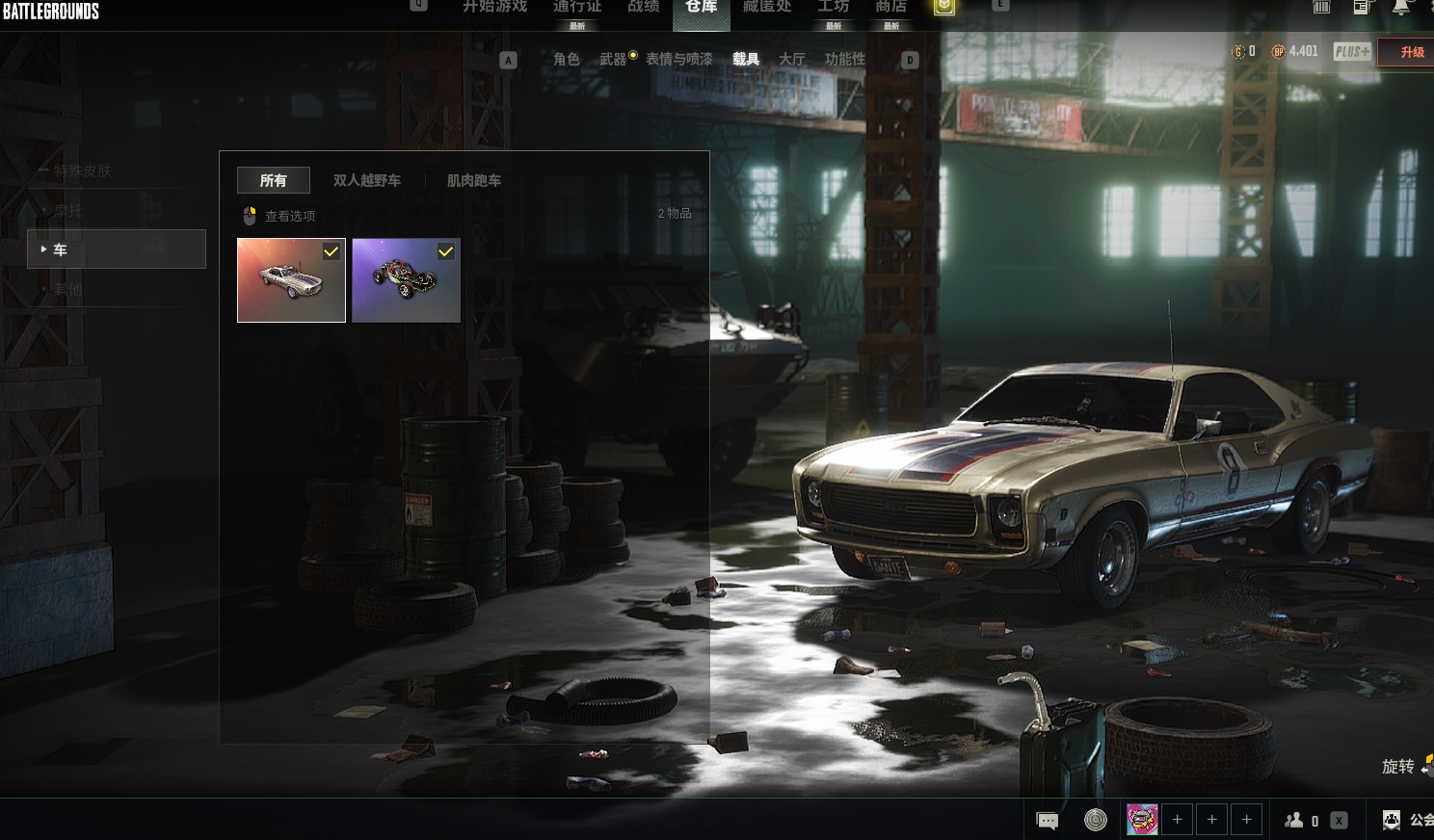The image size is (1434, 840).
Task: Select the 大厅 (Lobby) customization tab
Action: [791, 60]
